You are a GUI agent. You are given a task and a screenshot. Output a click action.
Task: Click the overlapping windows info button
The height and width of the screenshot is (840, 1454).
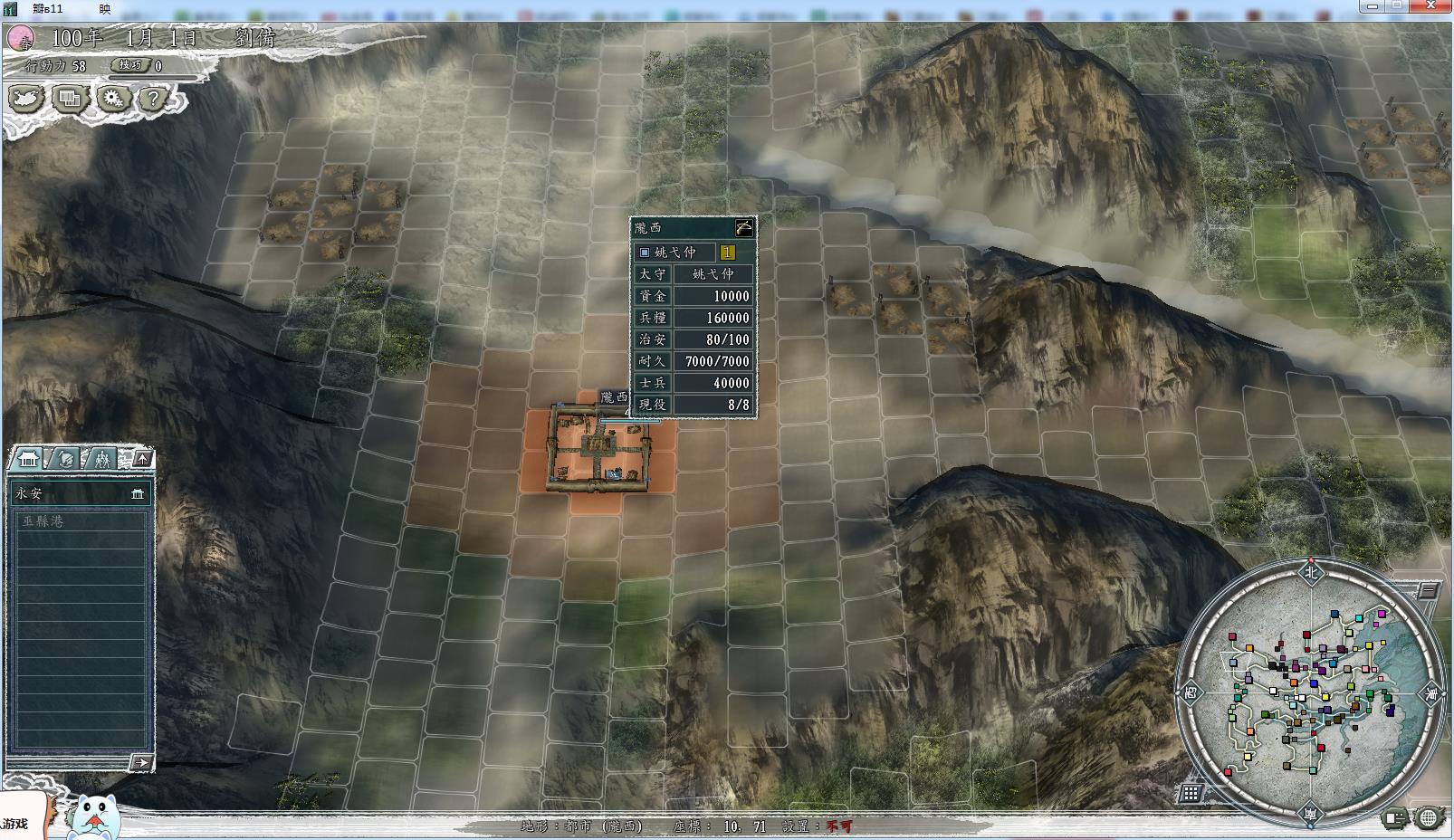(70, 98)
